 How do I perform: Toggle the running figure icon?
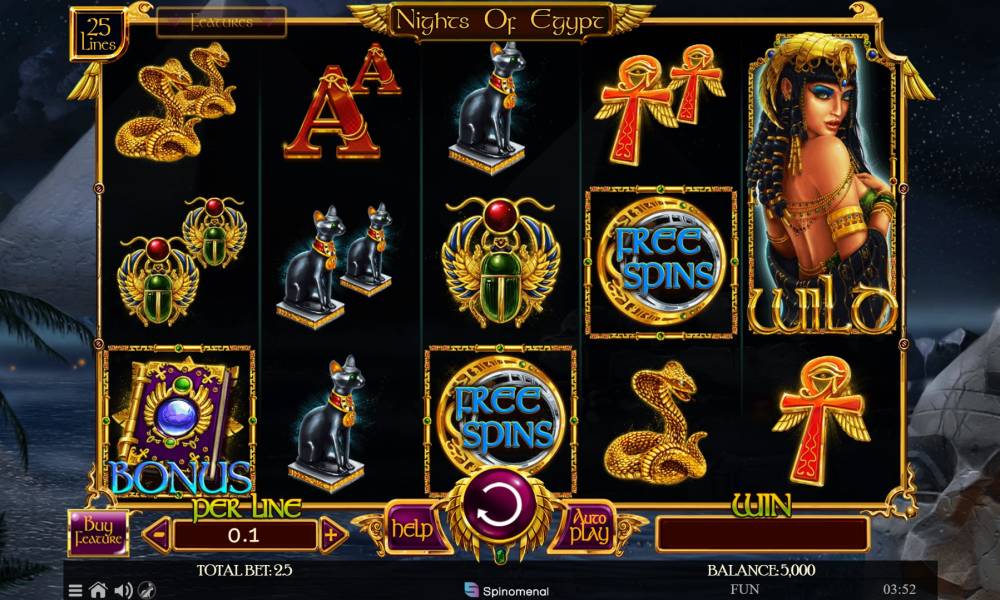[x=146, y=590]
